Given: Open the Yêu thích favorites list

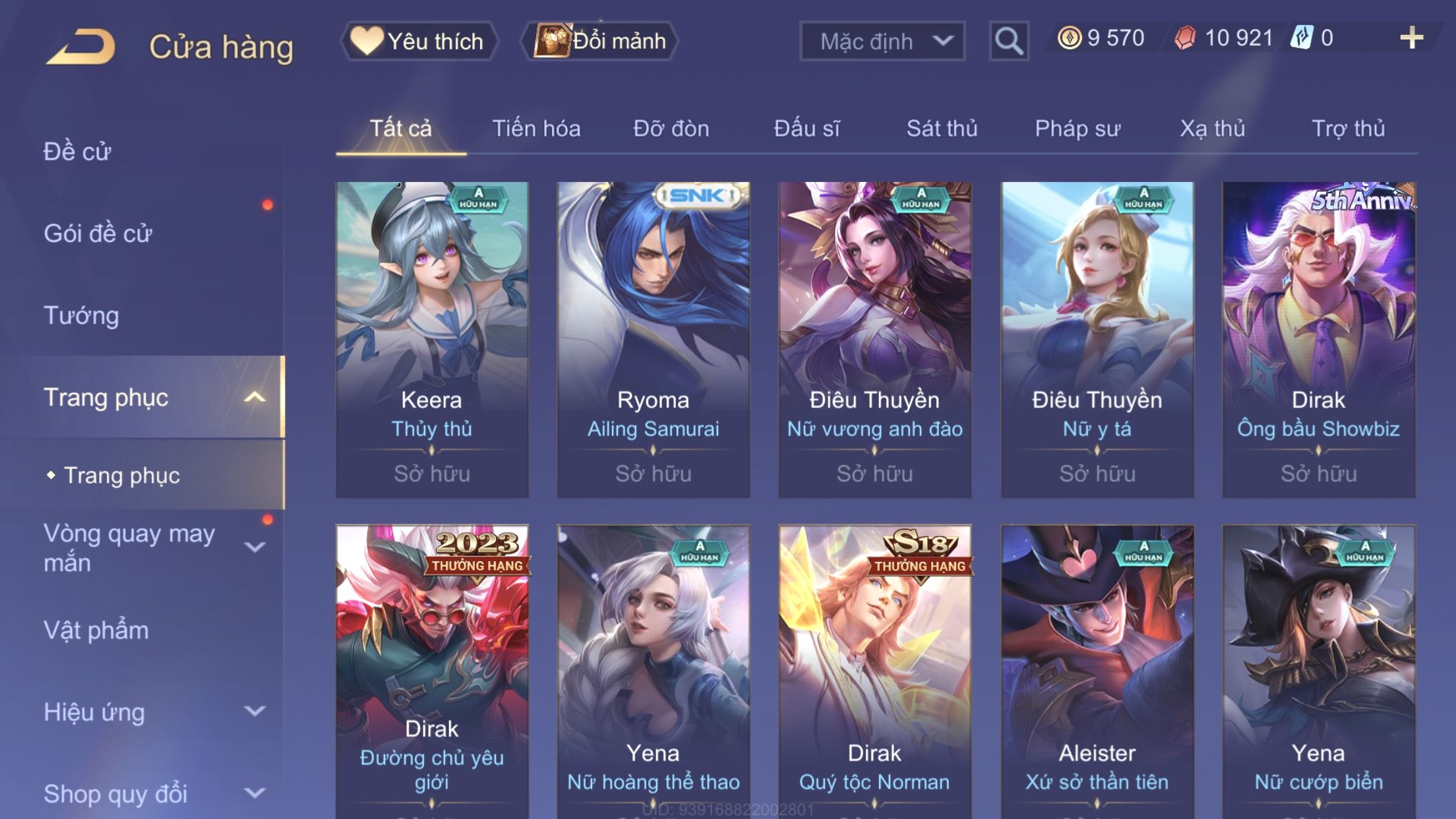Looking at the screenshot, I should click(419, 42).
